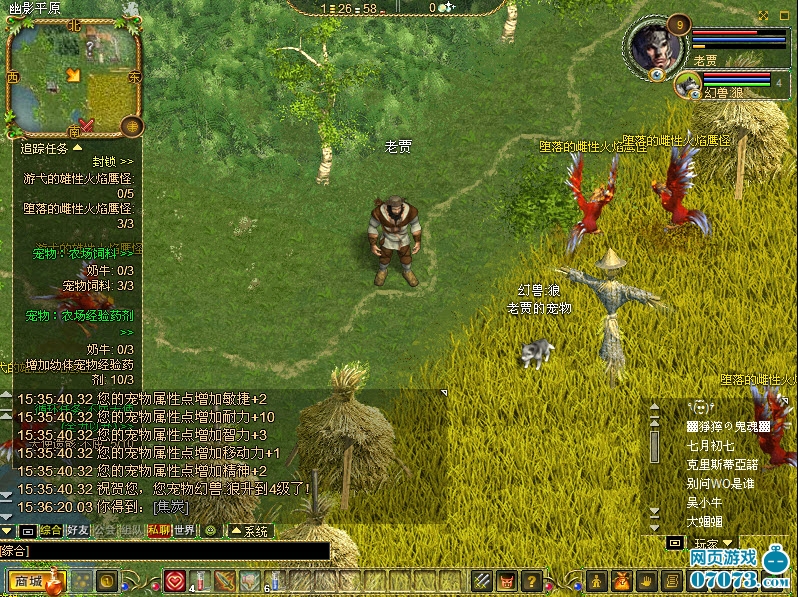Open the round map button on minimap
The height and width of the screenshot is (597, 798).
(x=130, y=126)
